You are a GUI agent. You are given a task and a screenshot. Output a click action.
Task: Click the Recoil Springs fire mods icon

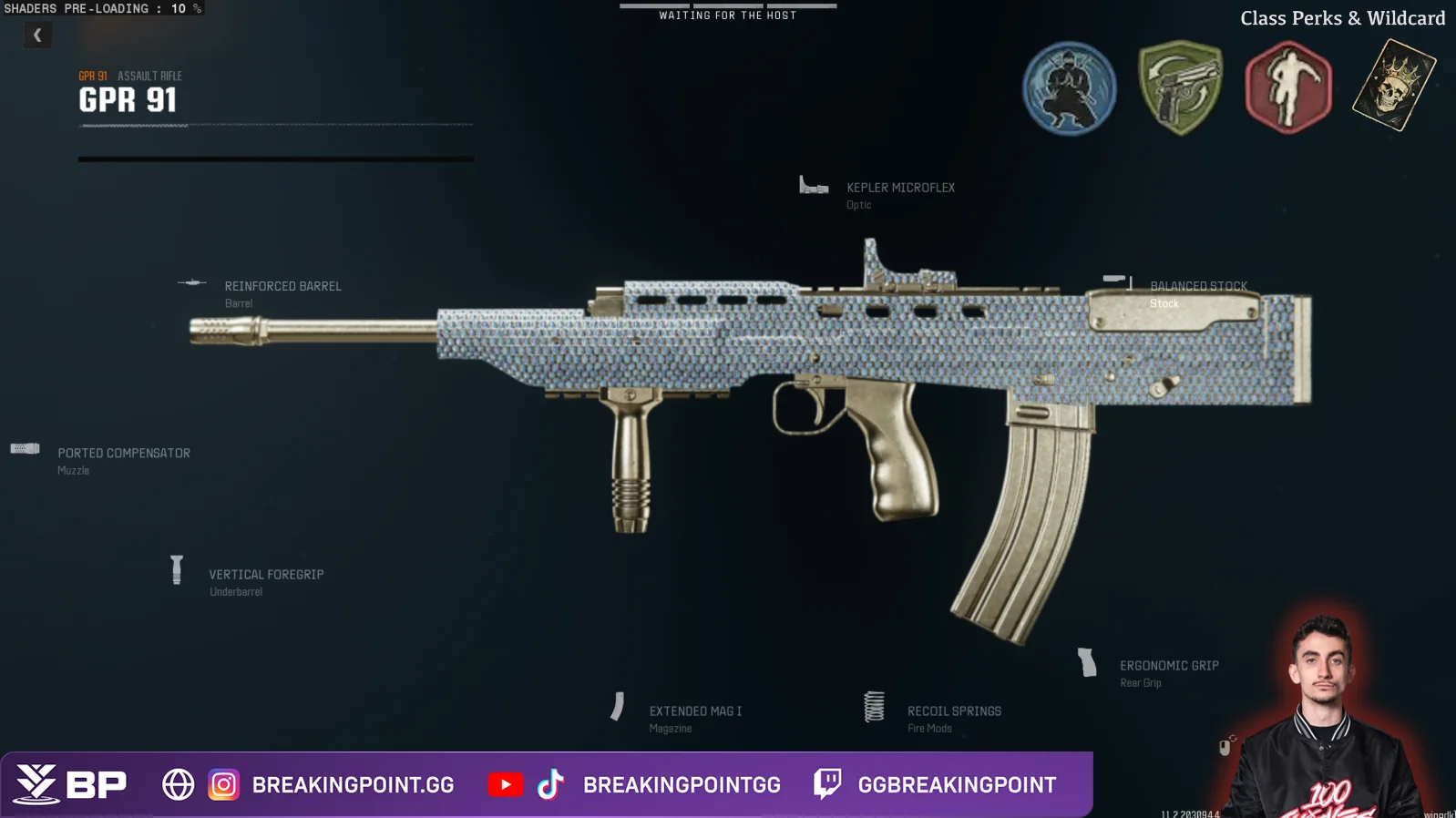(876, 705)
